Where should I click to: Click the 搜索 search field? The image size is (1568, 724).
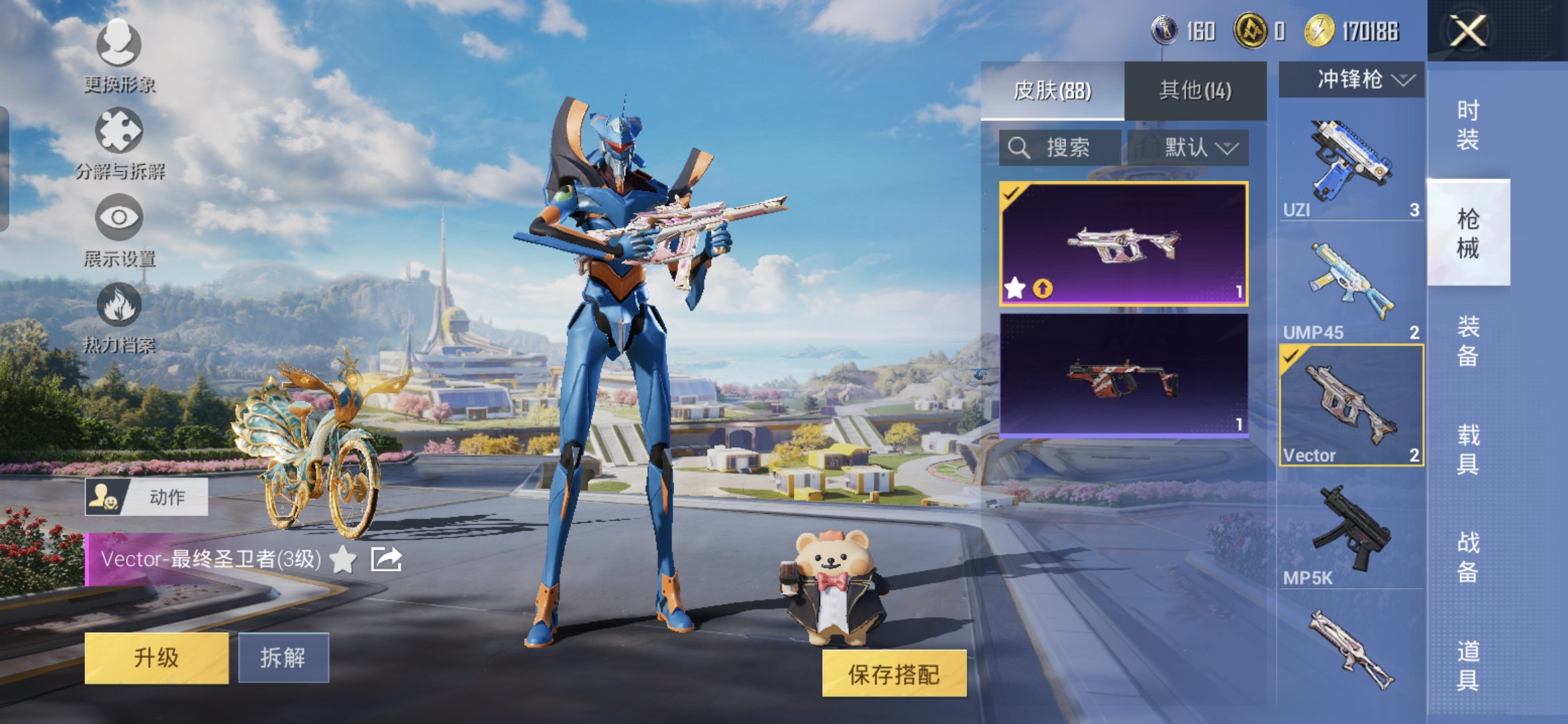(x=1059, y=147)
